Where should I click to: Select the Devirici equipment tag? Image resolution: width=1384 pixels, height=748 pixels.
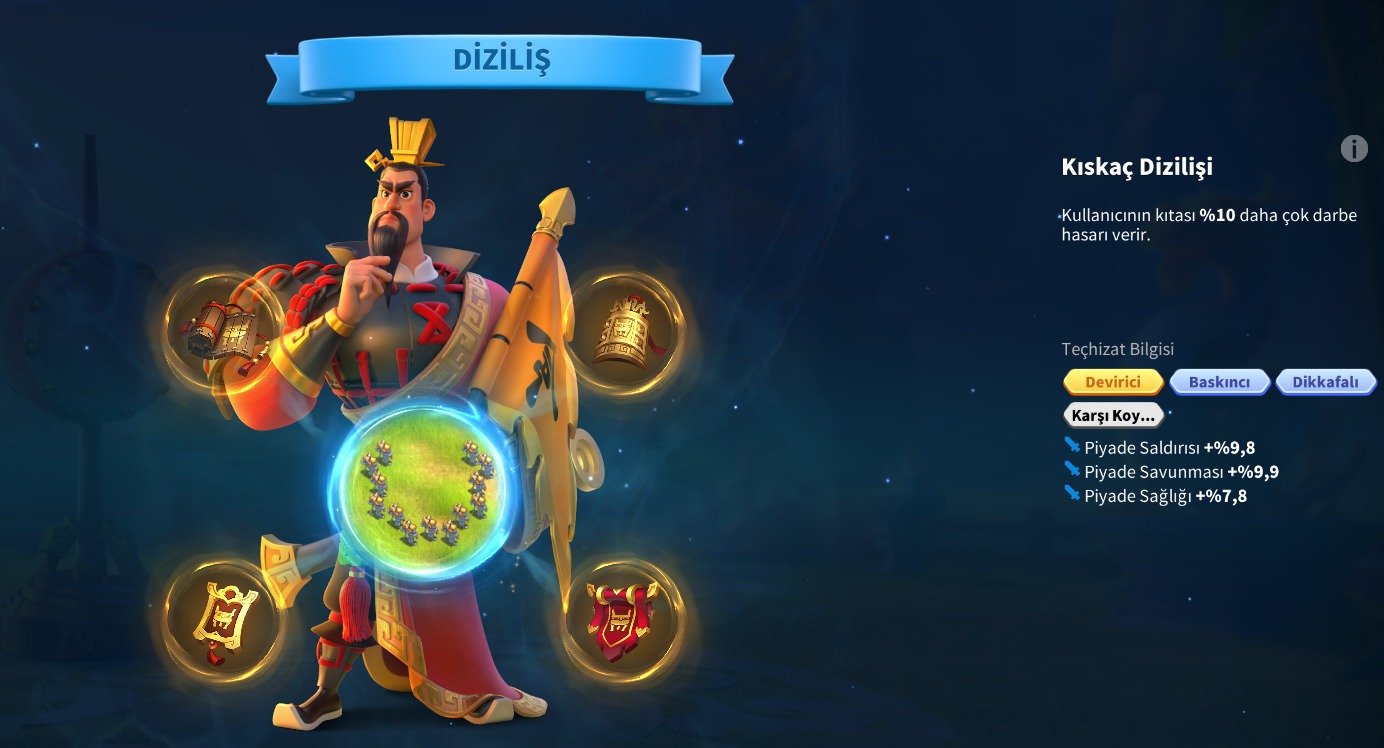[1113, 382]
